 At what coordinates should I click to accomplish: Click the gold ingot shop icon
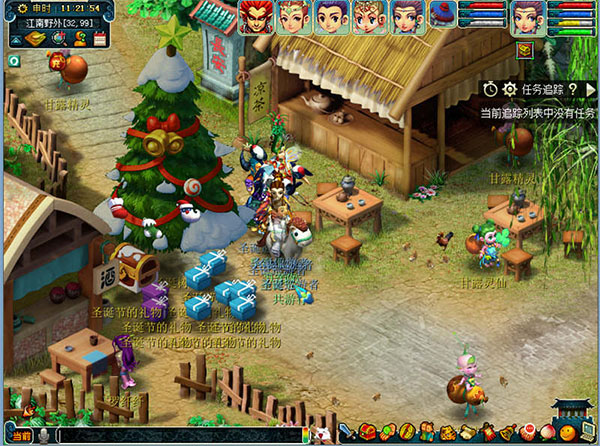(x=35, y=38)
